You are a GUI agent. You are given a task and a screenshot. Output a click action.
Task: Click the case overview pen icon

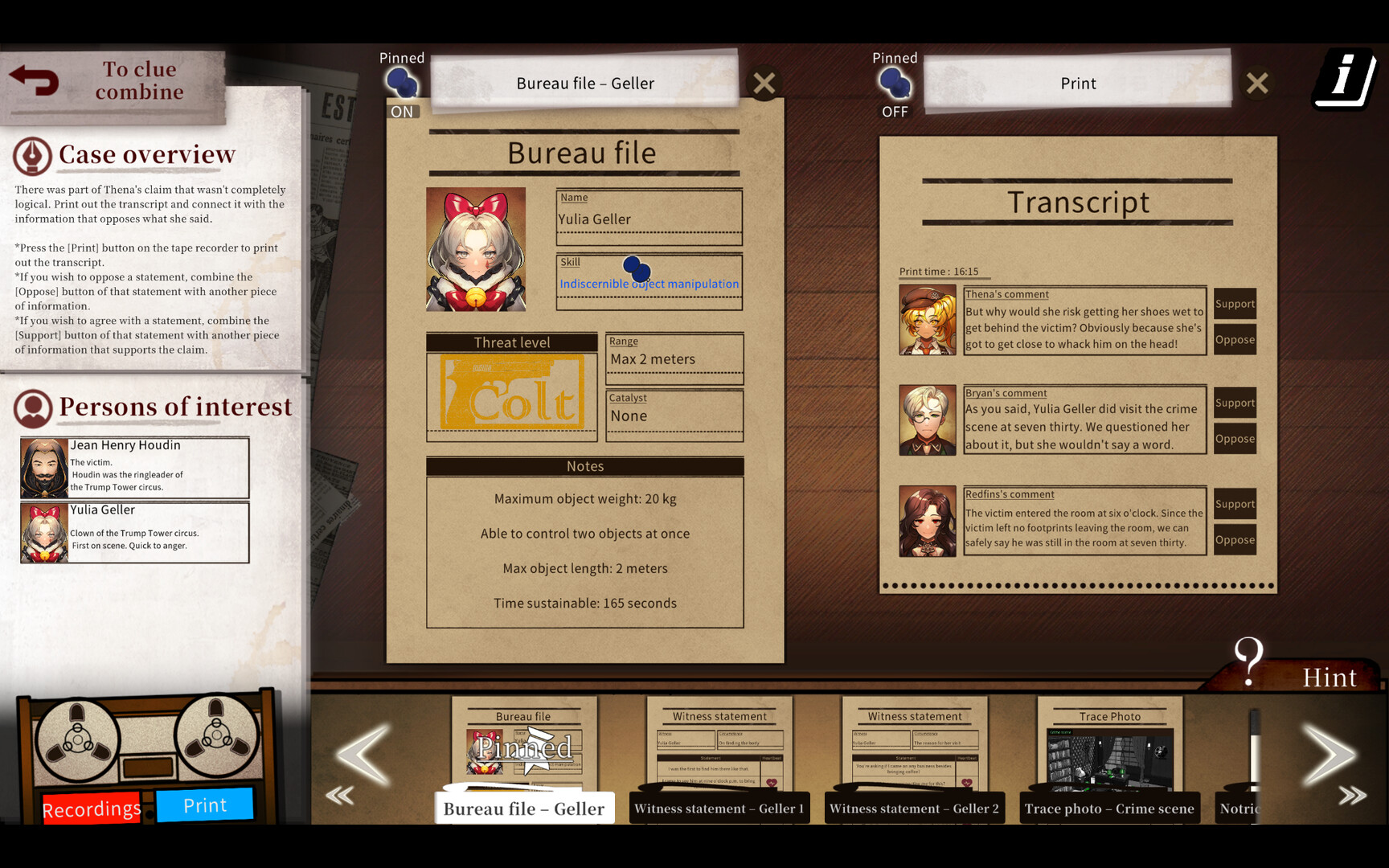tap(31, 154)
